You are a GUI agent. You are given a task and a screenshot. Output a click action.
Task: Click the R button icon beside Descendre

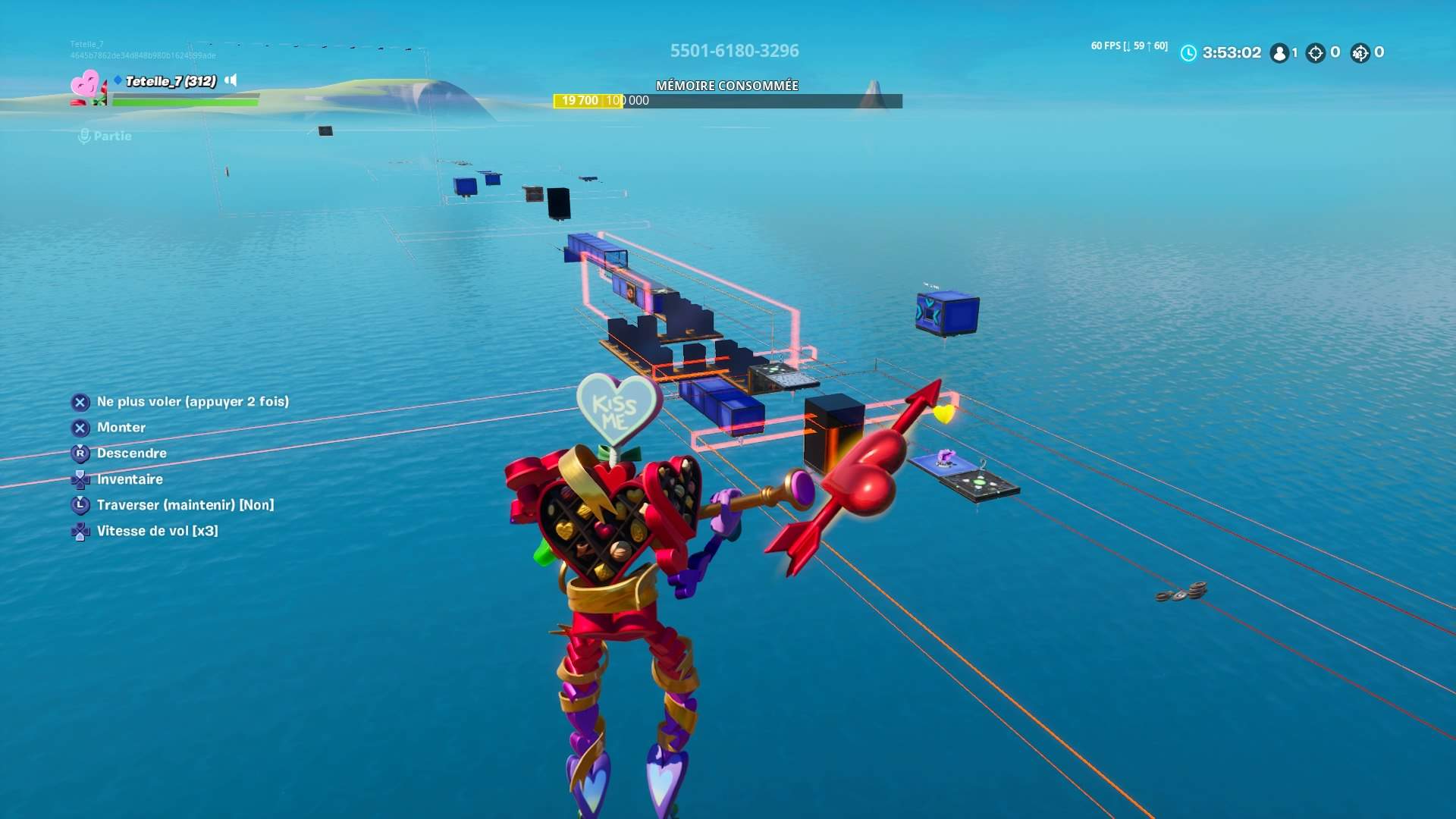(80, 453)
